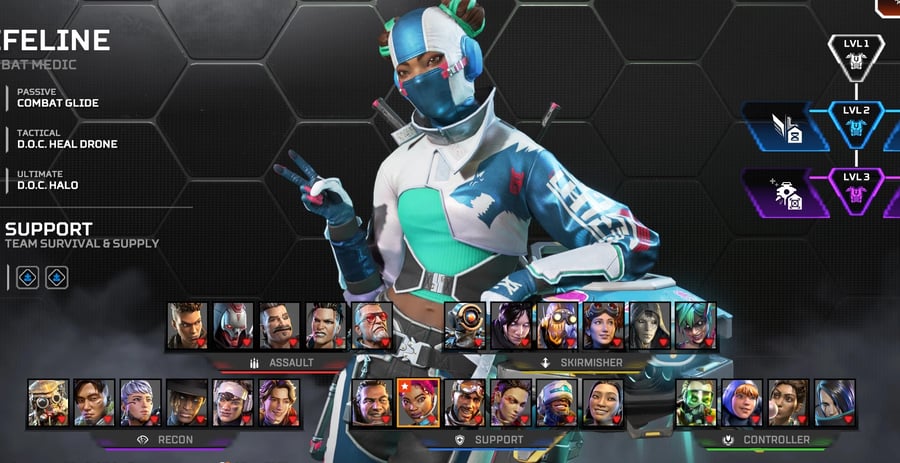This screenshot has width=900, height=463.
Task: Pick Octane from the Skirmisher row
Action: pyautogui.click(x=557, y=325)
